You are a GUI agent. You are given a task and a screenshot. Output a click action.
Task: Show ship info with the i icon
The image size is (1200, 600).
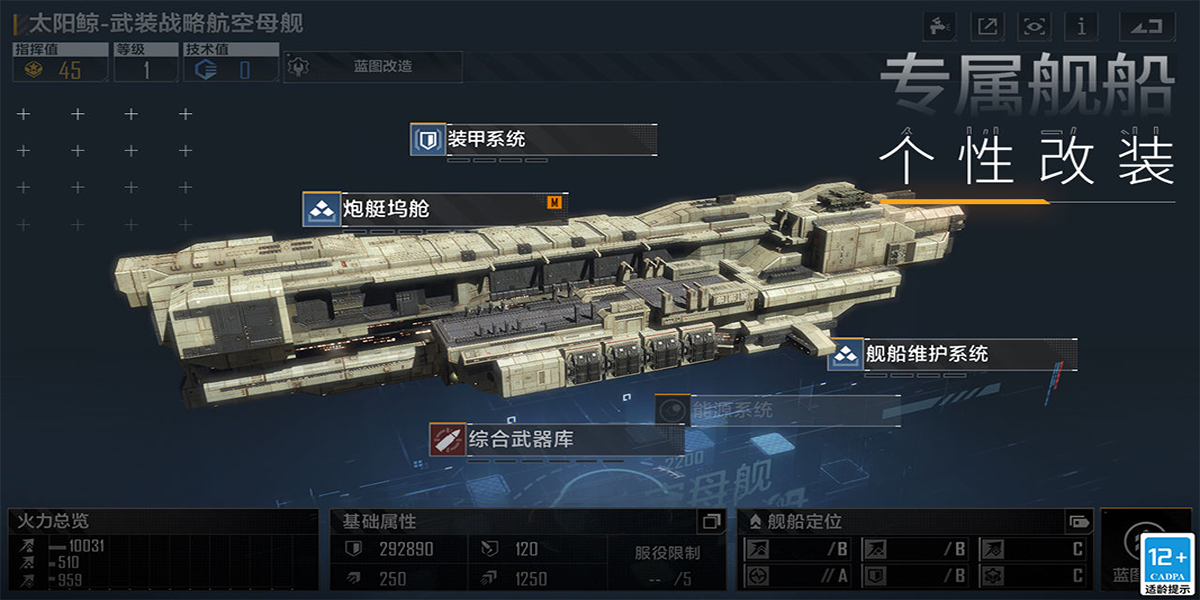coord(1082,26)
